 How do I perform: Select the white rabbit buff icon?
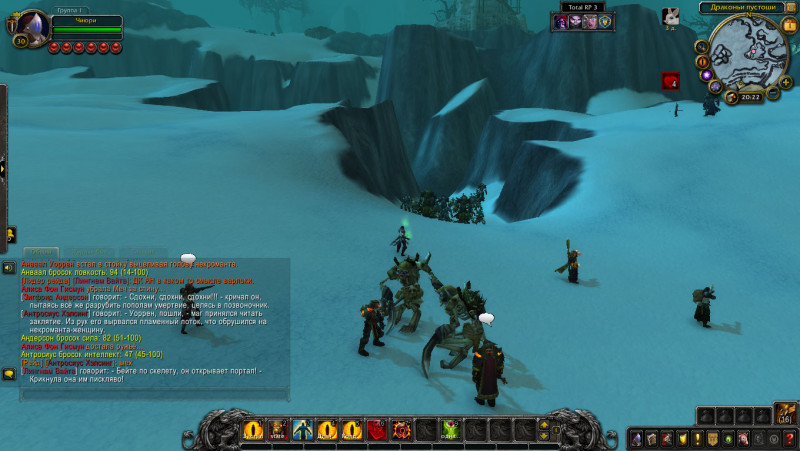pyautogui.click(x=670, y=16)
